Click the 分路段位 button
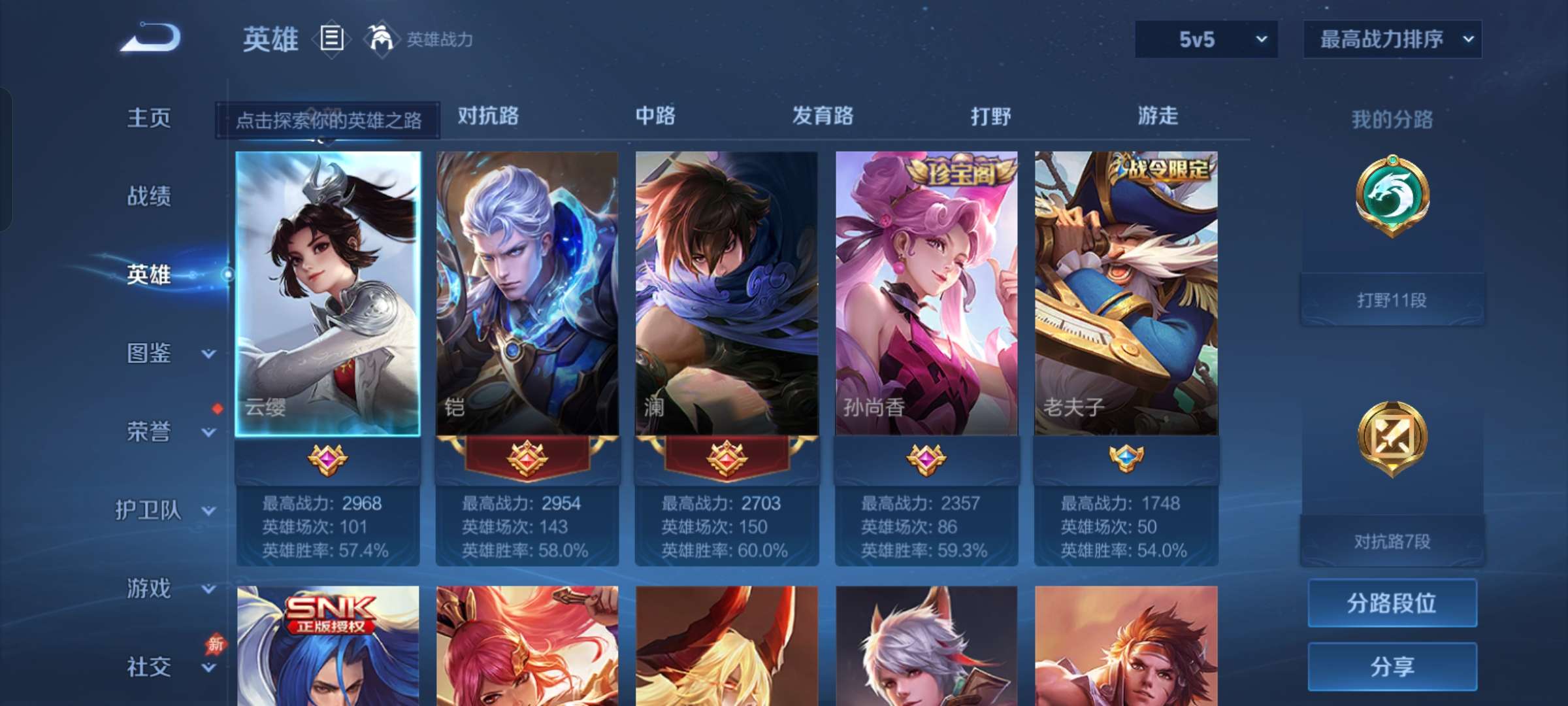This screenshot has height=706, width=1568. tap(1392, 603)
